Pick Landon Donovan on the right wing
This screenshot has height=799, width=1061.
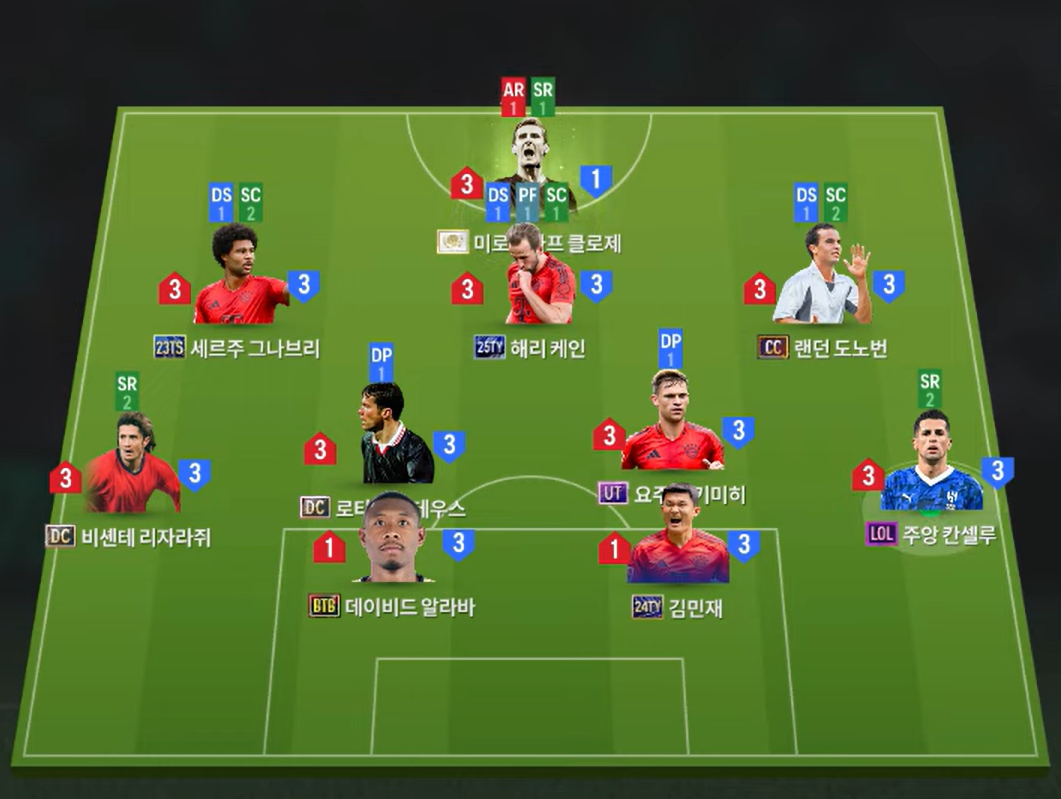click(820, 276)
